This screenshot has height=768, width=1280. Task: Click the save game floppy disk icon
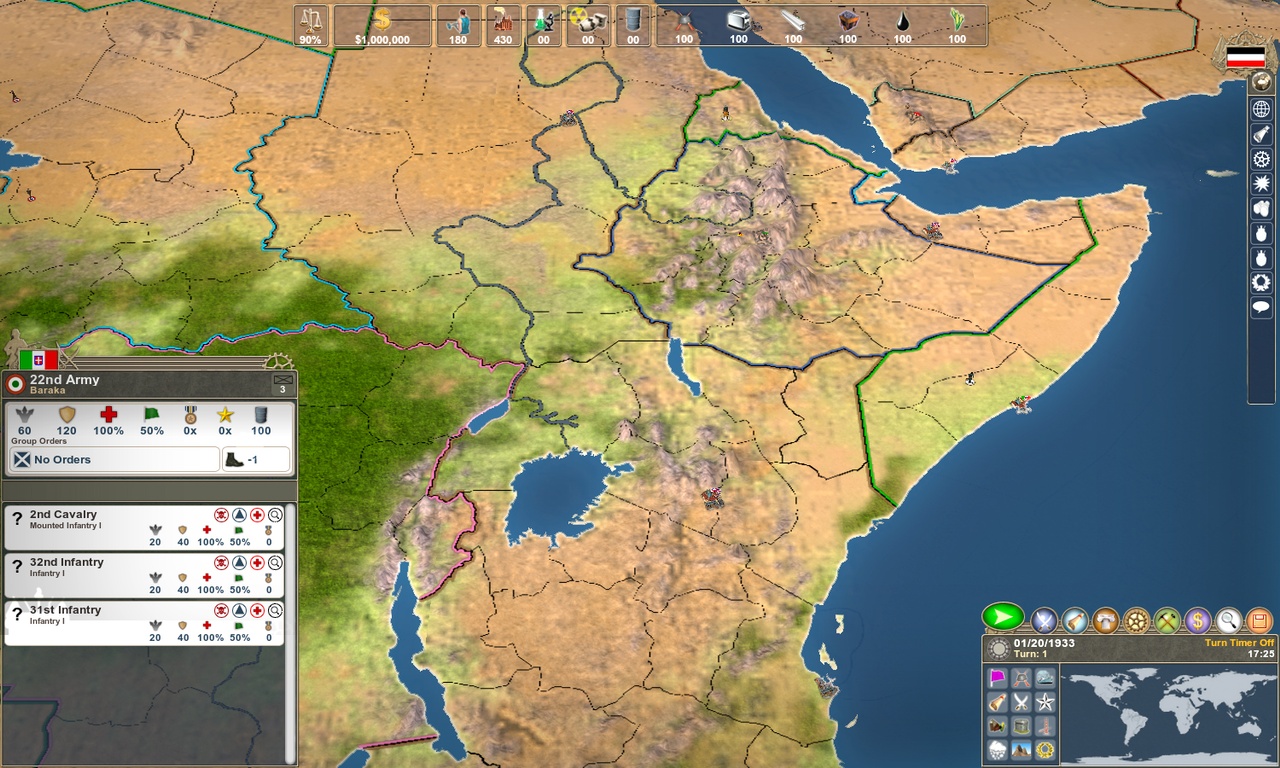(1257, 620)
